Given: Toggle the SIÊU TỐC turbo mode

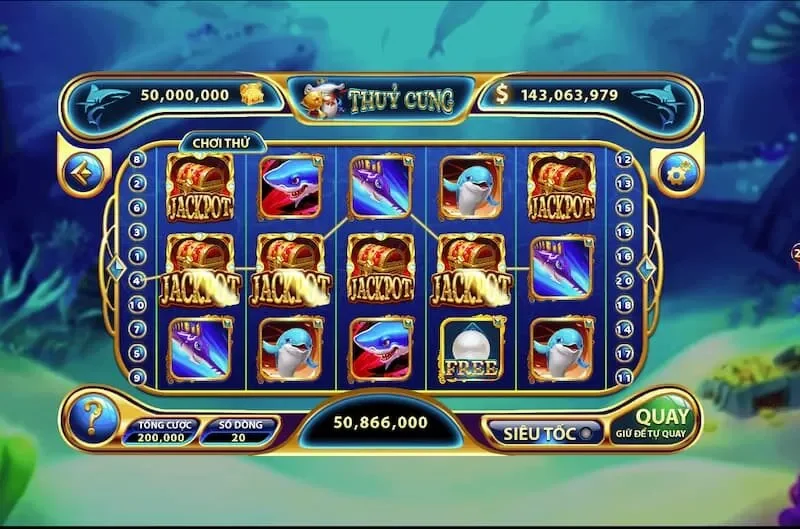Looking at the screenshot, I should point(544,431).
